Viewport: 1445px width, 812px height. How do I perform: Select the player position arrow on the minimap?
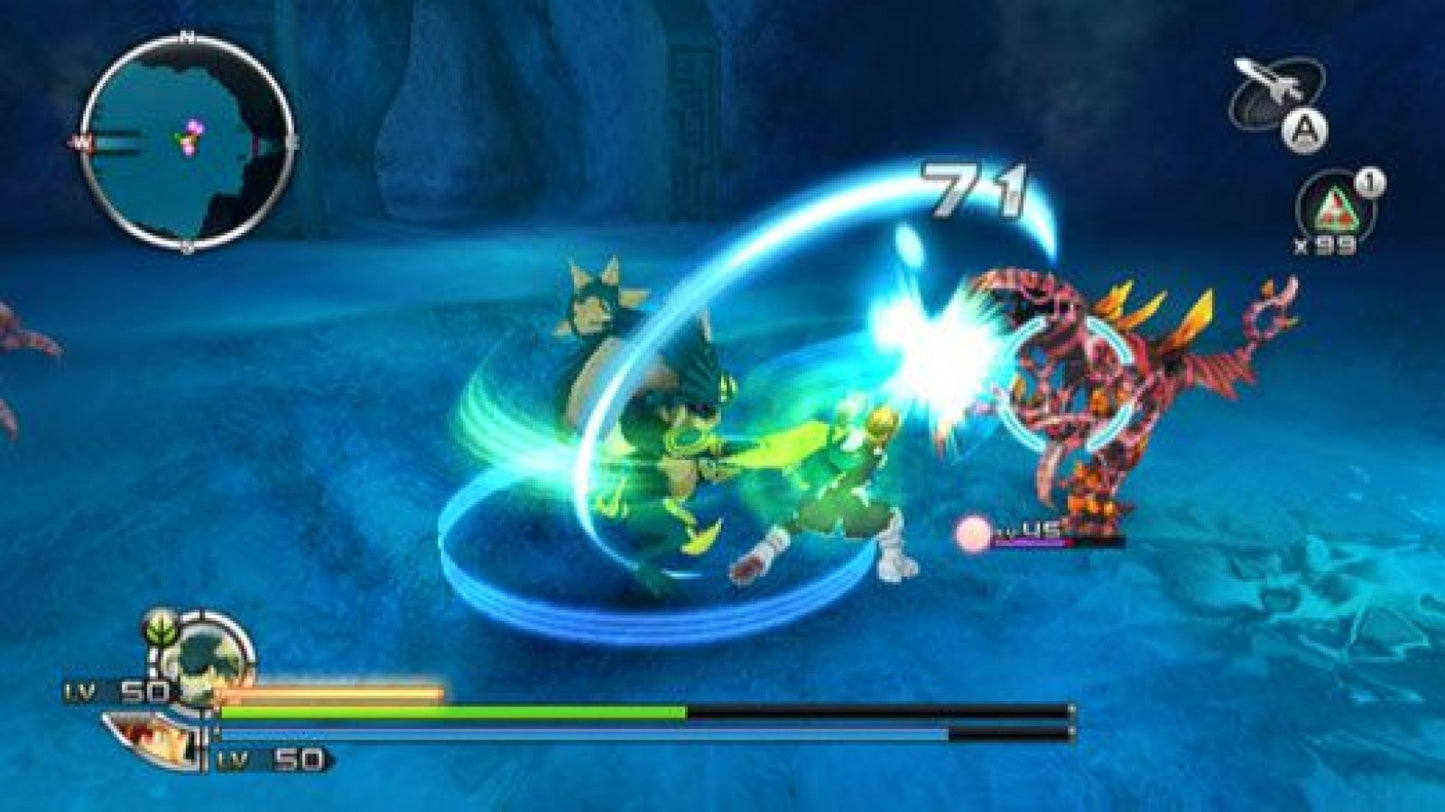(x=188, y=138)
